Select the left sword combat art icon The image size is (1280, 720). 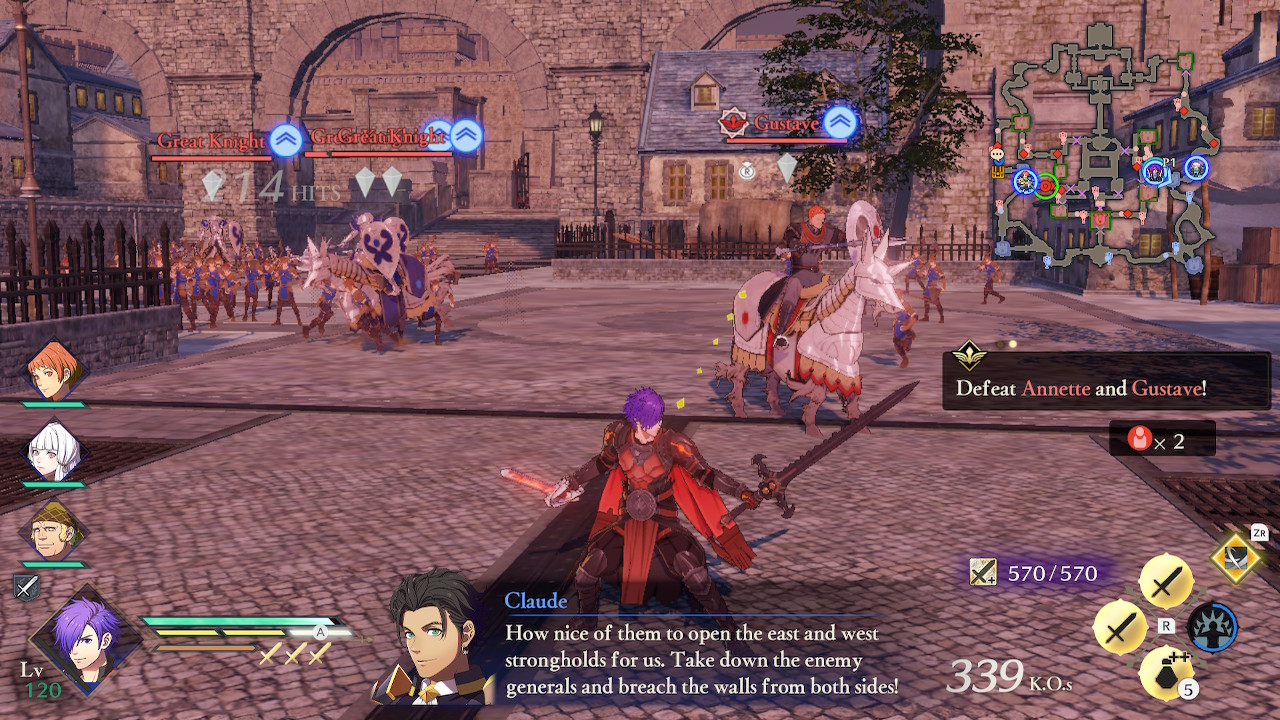pyautogui.click(x=1117, y=628)
